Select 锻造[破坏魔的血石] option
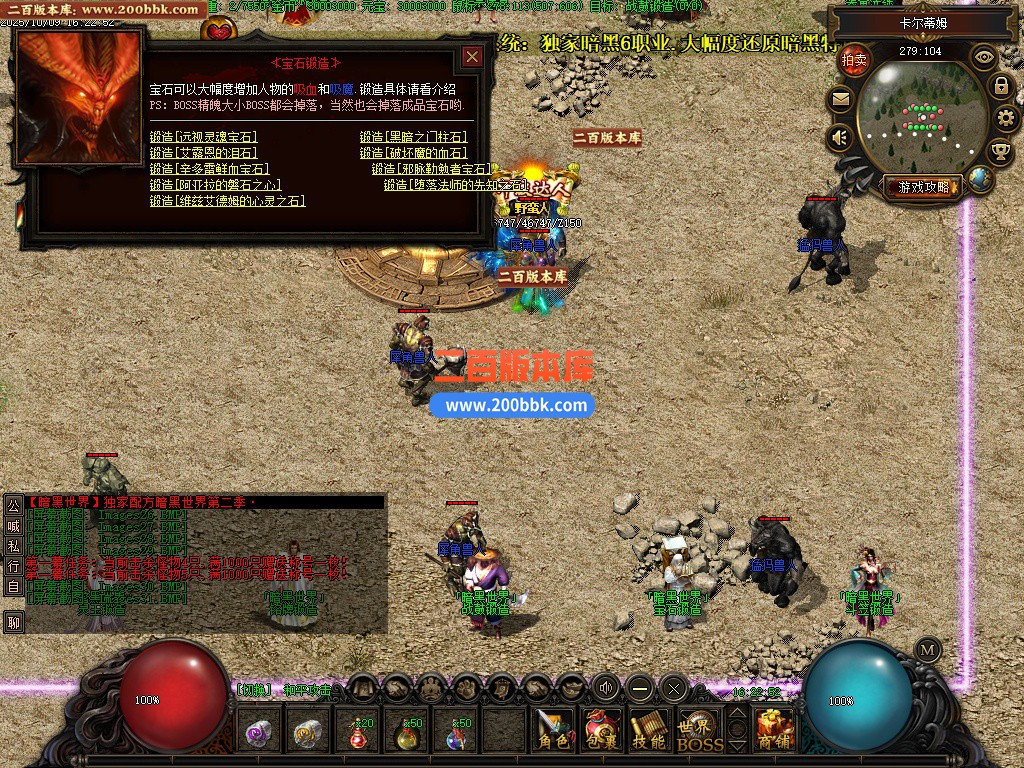This screenshot has width=1024, height=768. pyautogui.click(x=413, y=153)
